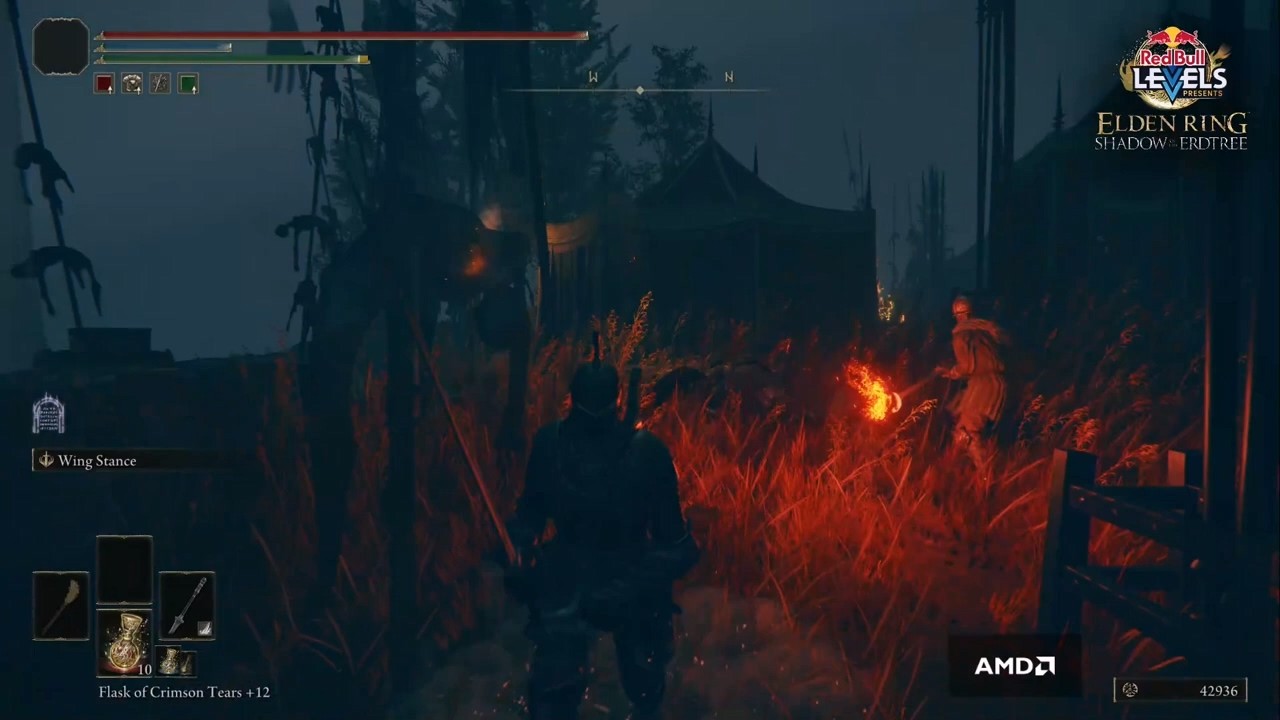Inspect the armor-boost status effect icon
This screenshot has height=720, width=1280.
point(132,84)
